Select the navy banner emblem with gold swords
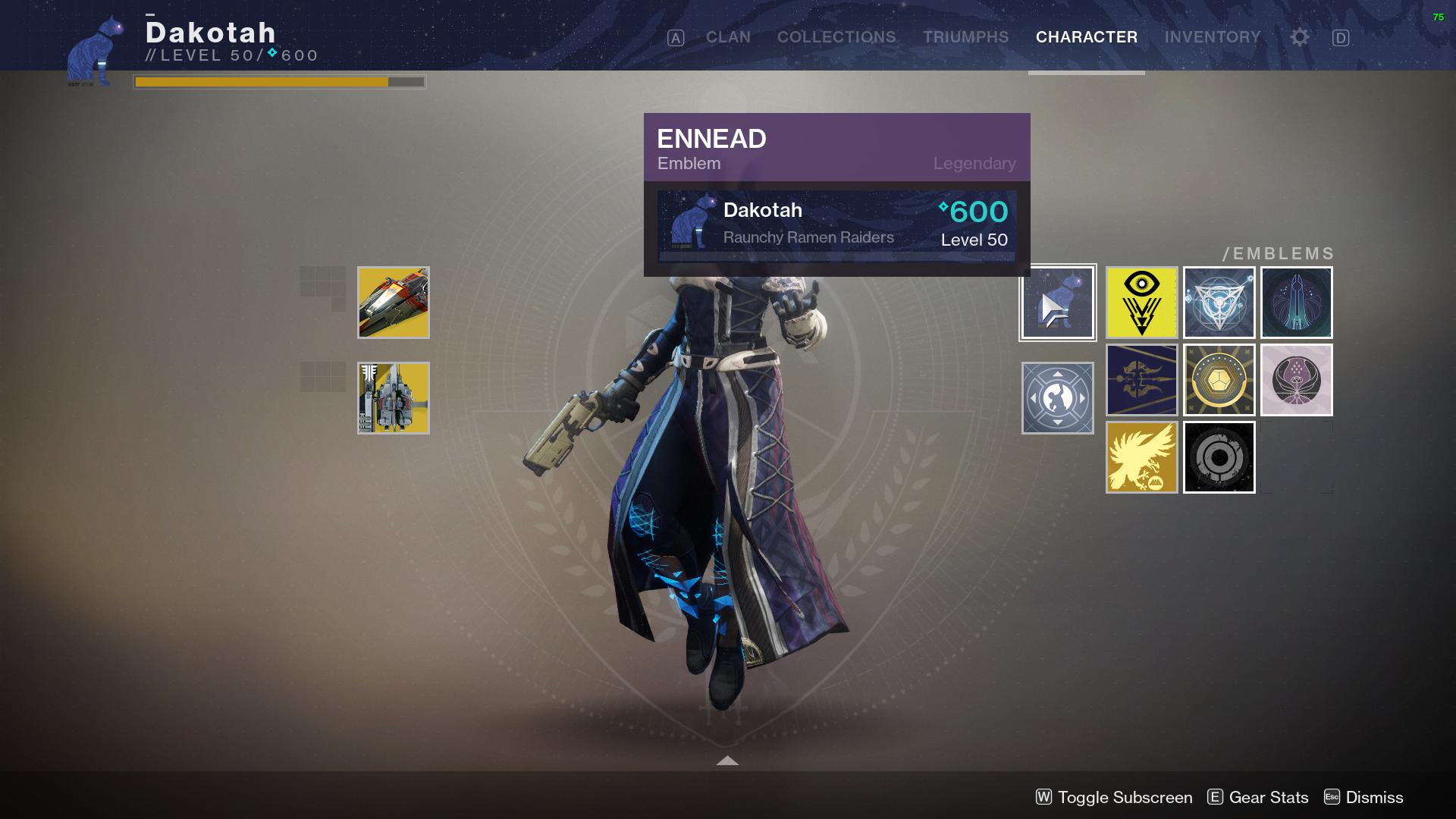The image size is (1456, 819). pyautogui.click(x=1141, y=379)
